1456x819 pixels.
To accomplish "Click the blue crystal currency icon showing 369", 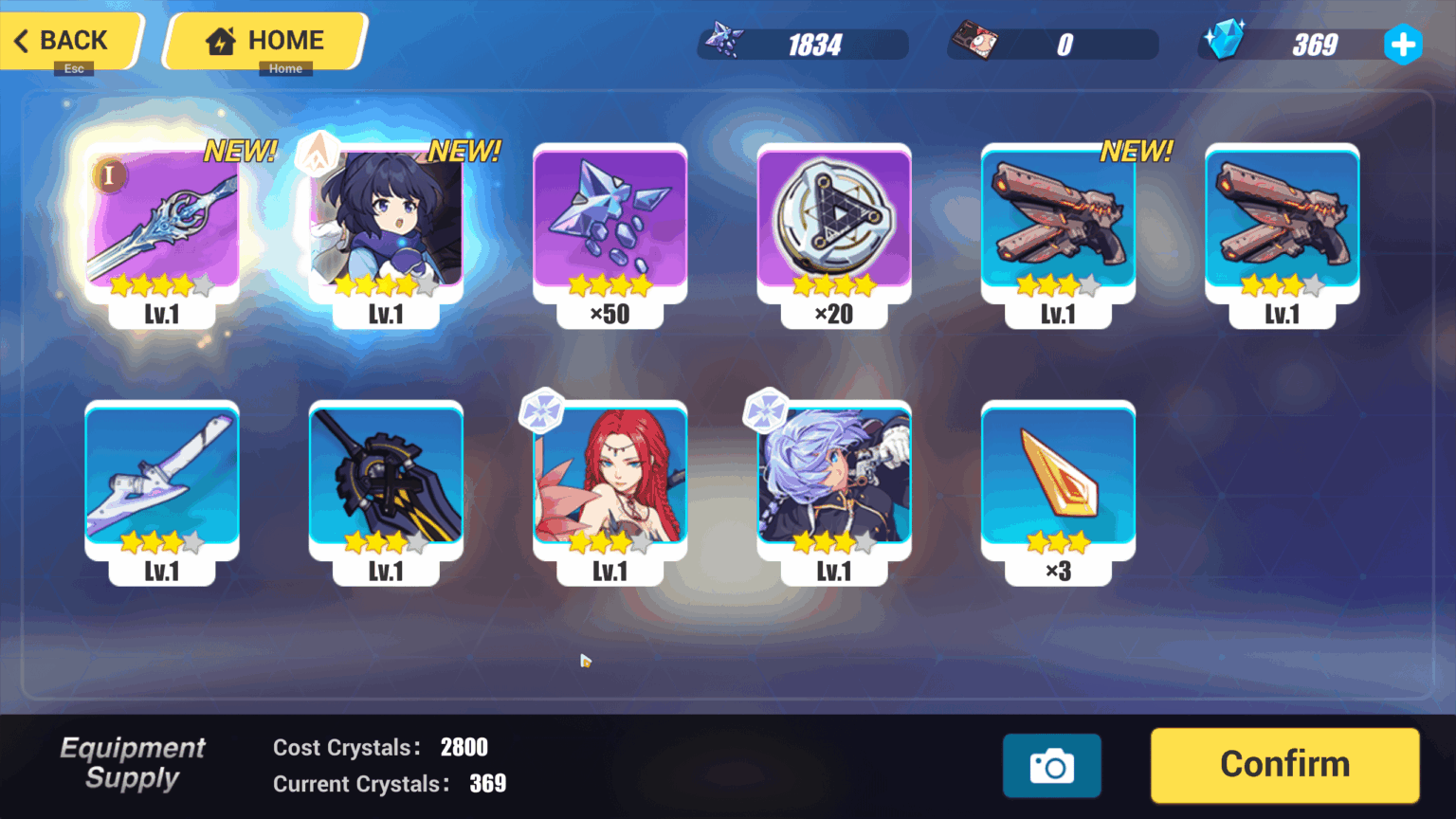I will pyautogui.click(x=1224, y=40).
